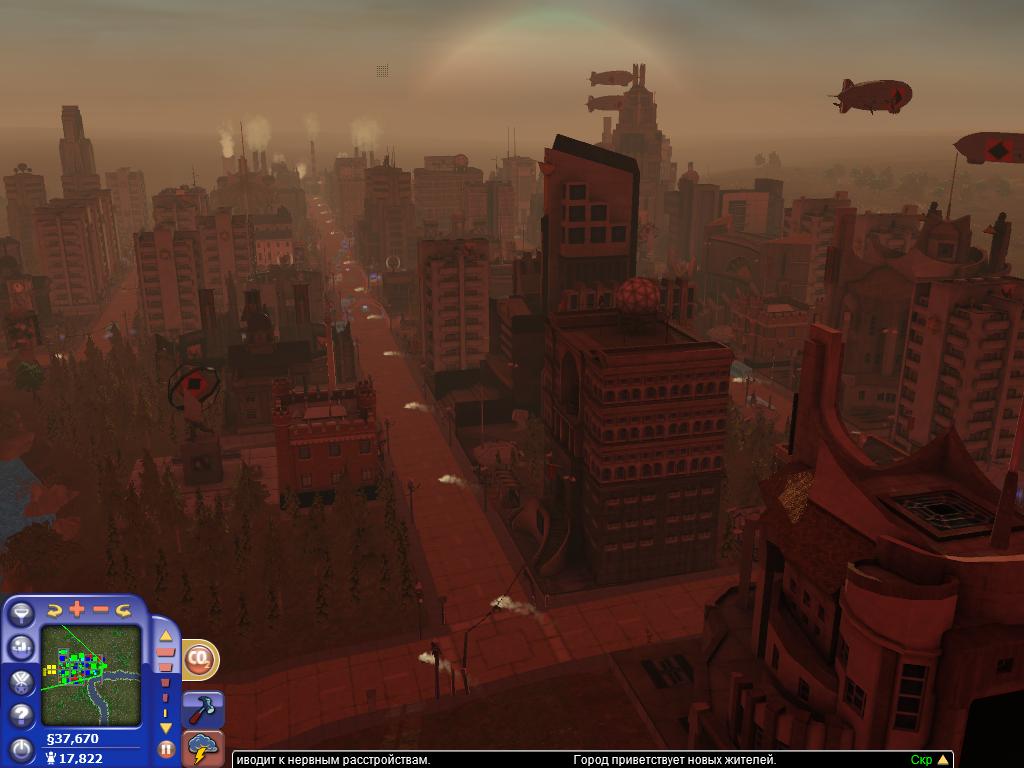Increase game speed with the up arrow
The width and height of the screenshot is (1024, 768).
point(166,636)
